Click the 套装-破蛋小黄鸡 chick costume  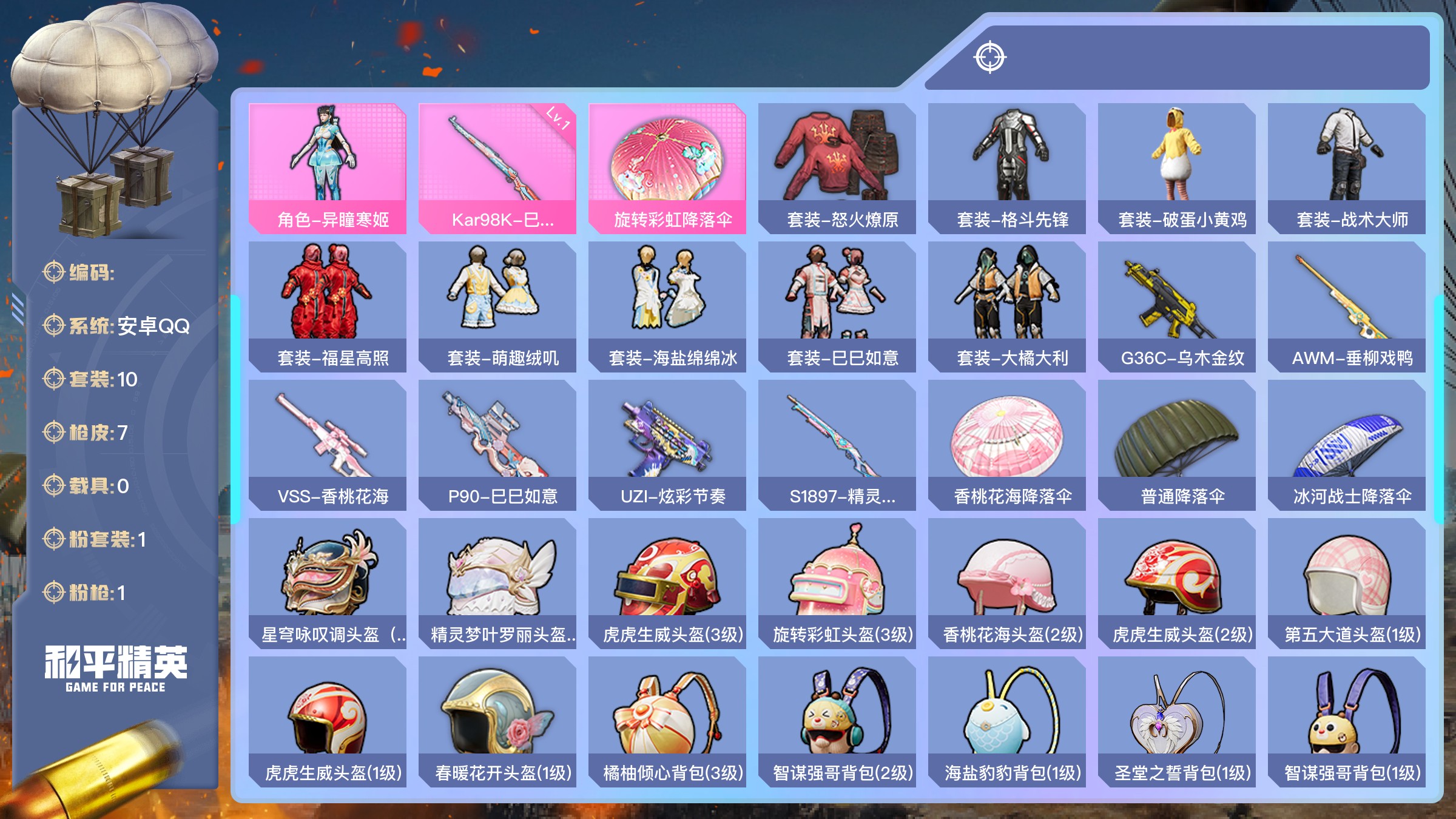[x=1176, y=168]
